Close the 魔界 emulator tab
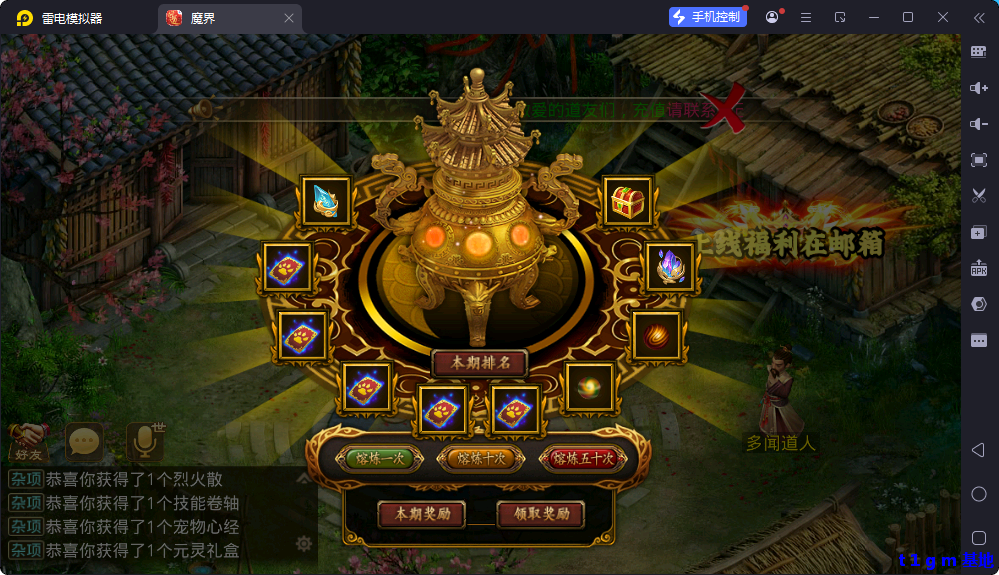The image size is (999, 575). 289,18
